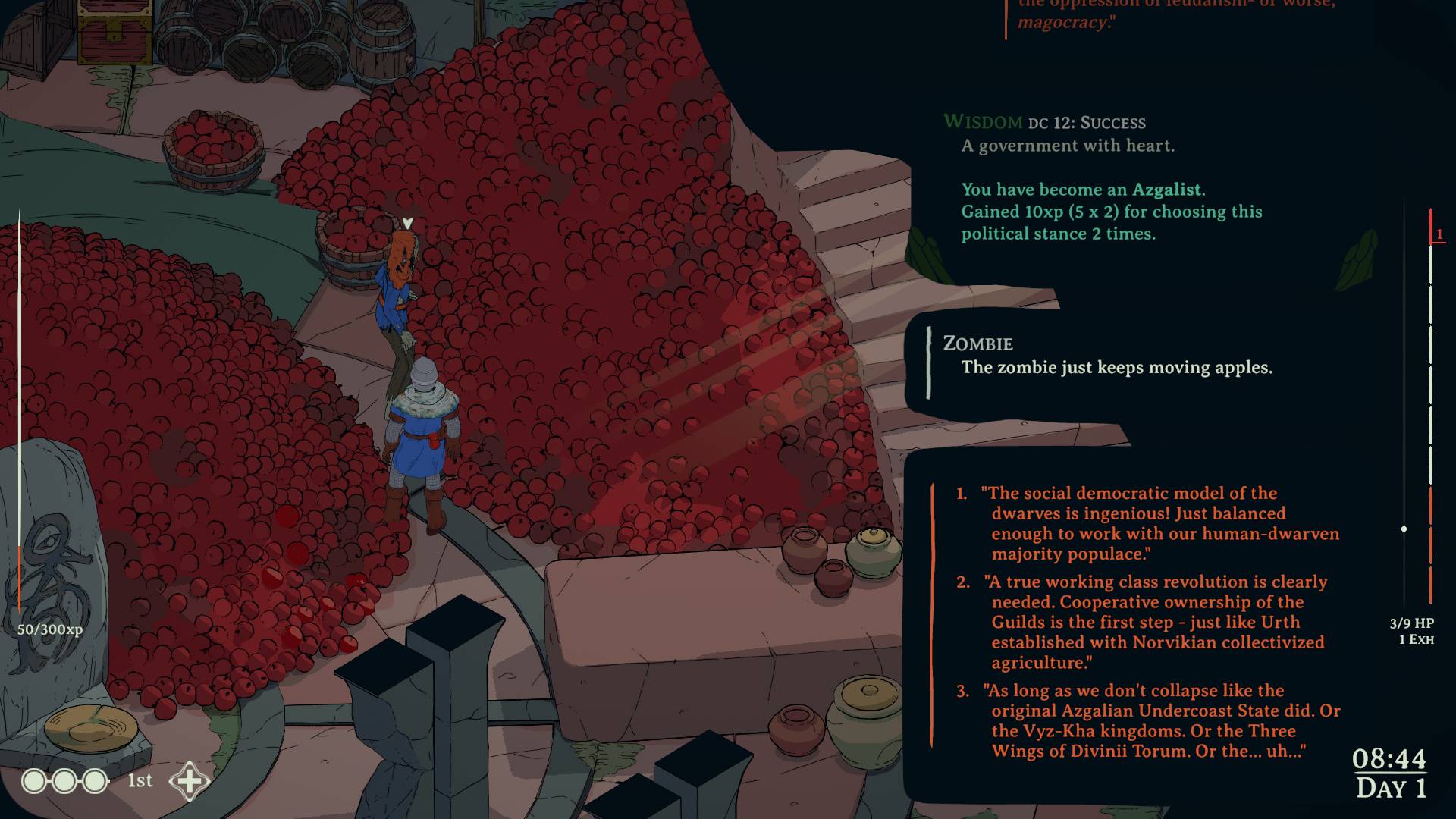The height and width of the screenshot is (819, 1456).
Task: Click the dialogue log scrollbar diamond handle
Action: click(x=1404, y=529)
